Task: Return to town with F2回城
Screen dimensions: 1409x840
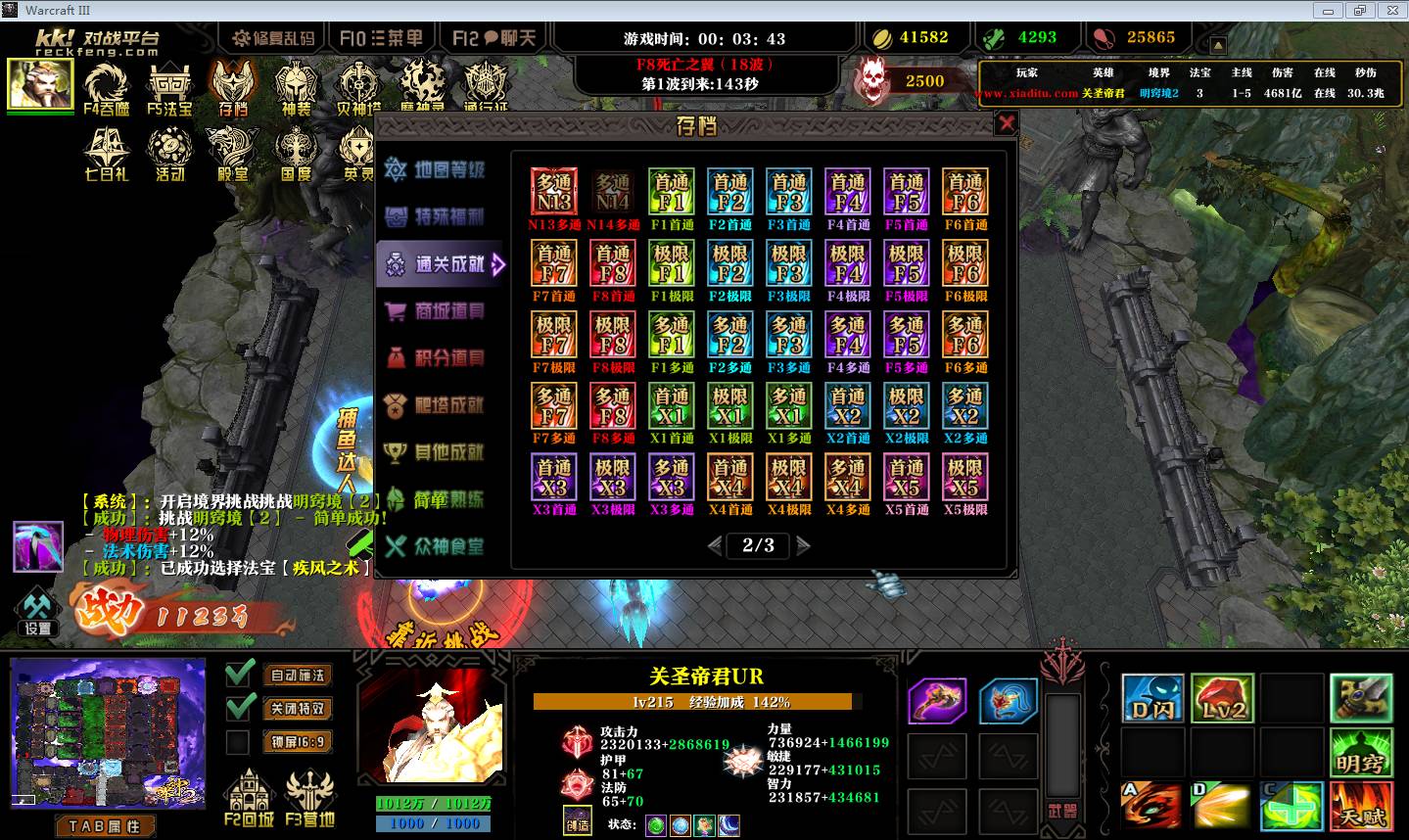Action: pos(249,797)
